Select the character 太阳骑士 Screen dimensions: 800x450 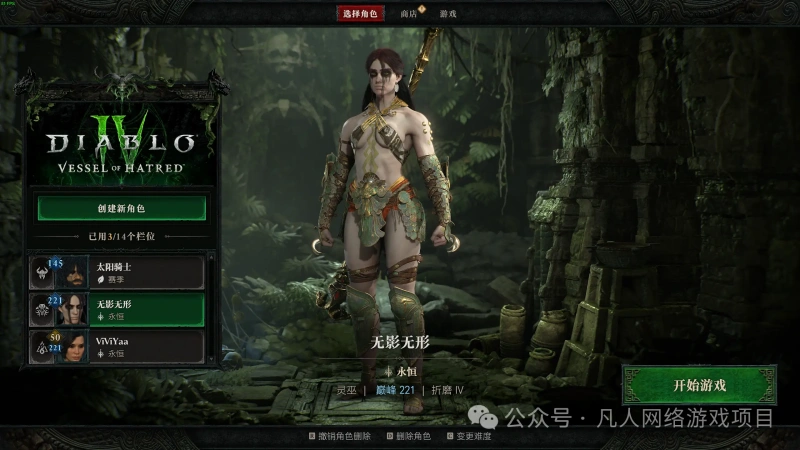120,271
